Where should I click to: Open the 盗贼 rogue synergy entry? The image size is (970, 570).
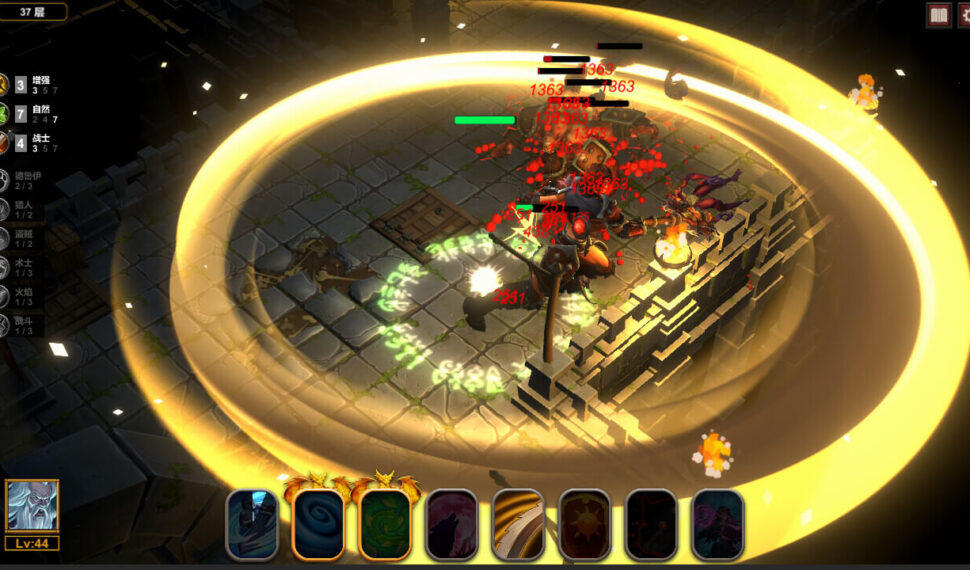pos(20,238)
